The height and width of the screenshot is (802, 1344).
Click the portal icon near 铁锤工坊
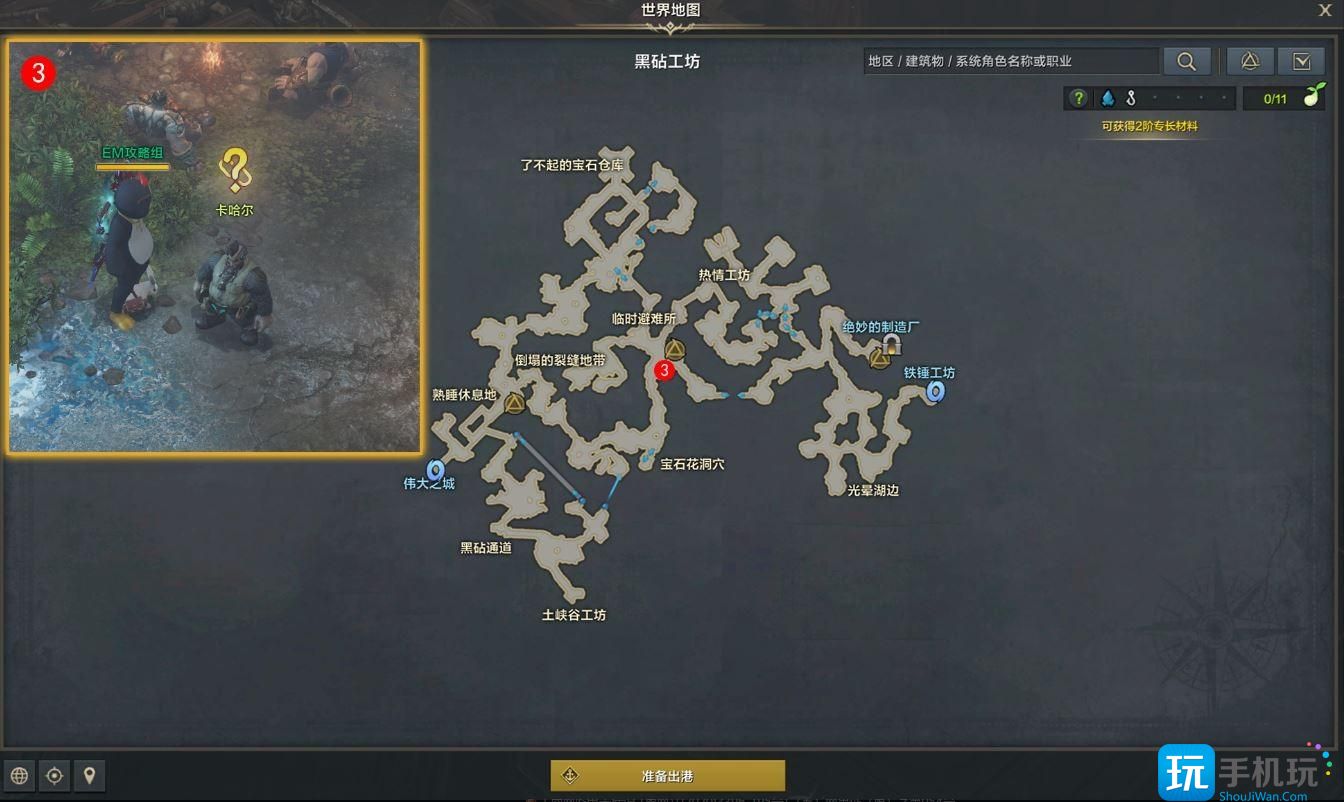coord(935,392)
